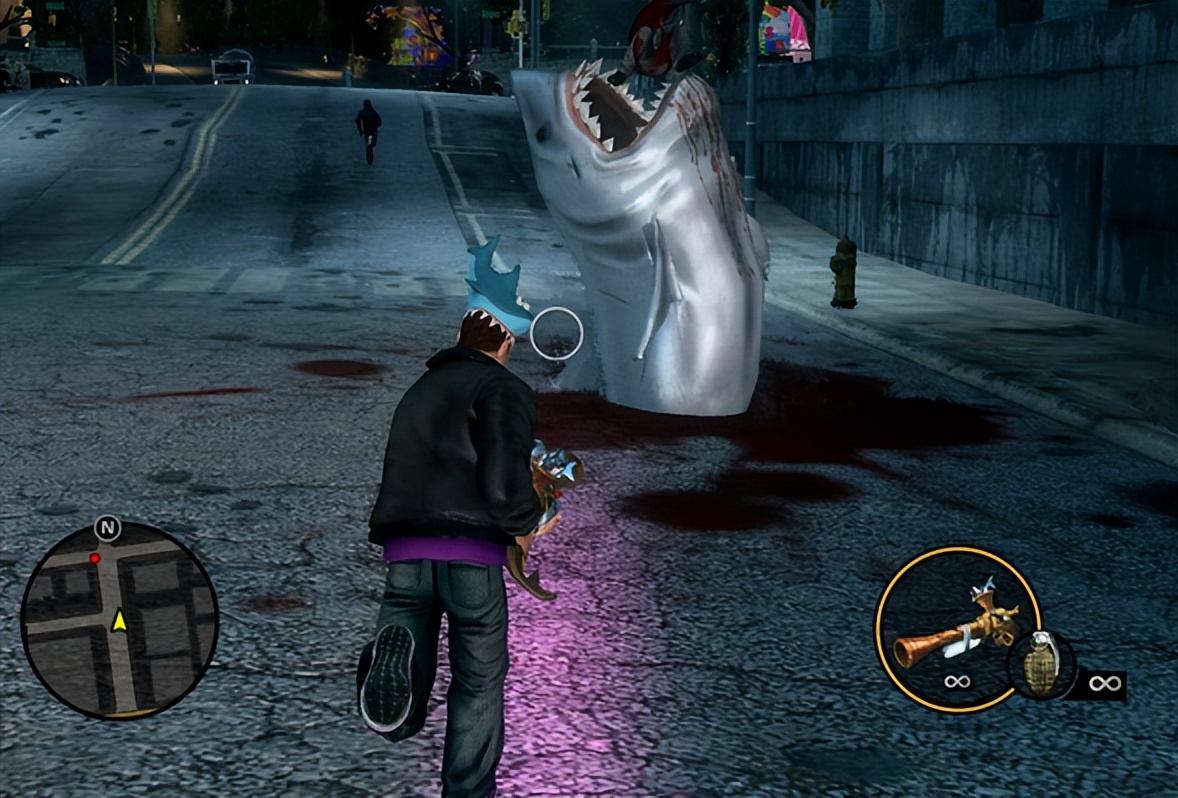1178x798 pixels.
Task: Click the minimap's N compass marker
Action: point(107,528)
